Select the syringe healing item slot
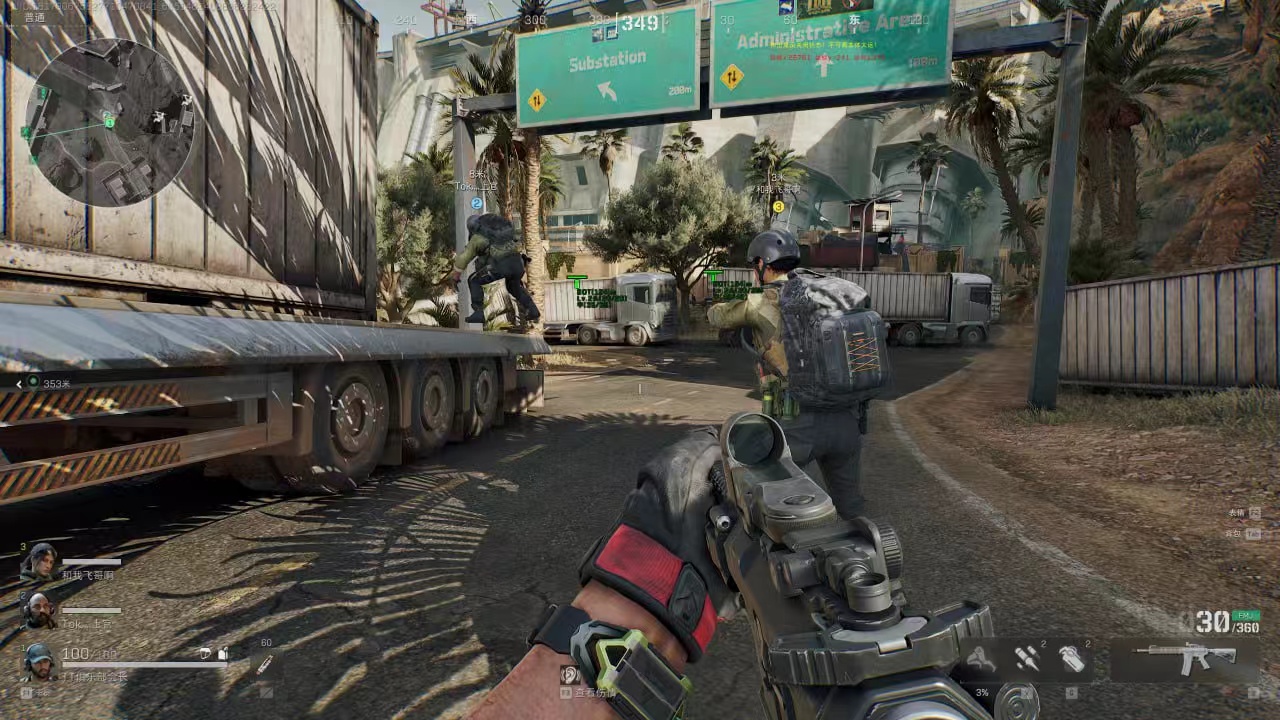The width and height of the screenshot is (1280, 720). [265, 662]
